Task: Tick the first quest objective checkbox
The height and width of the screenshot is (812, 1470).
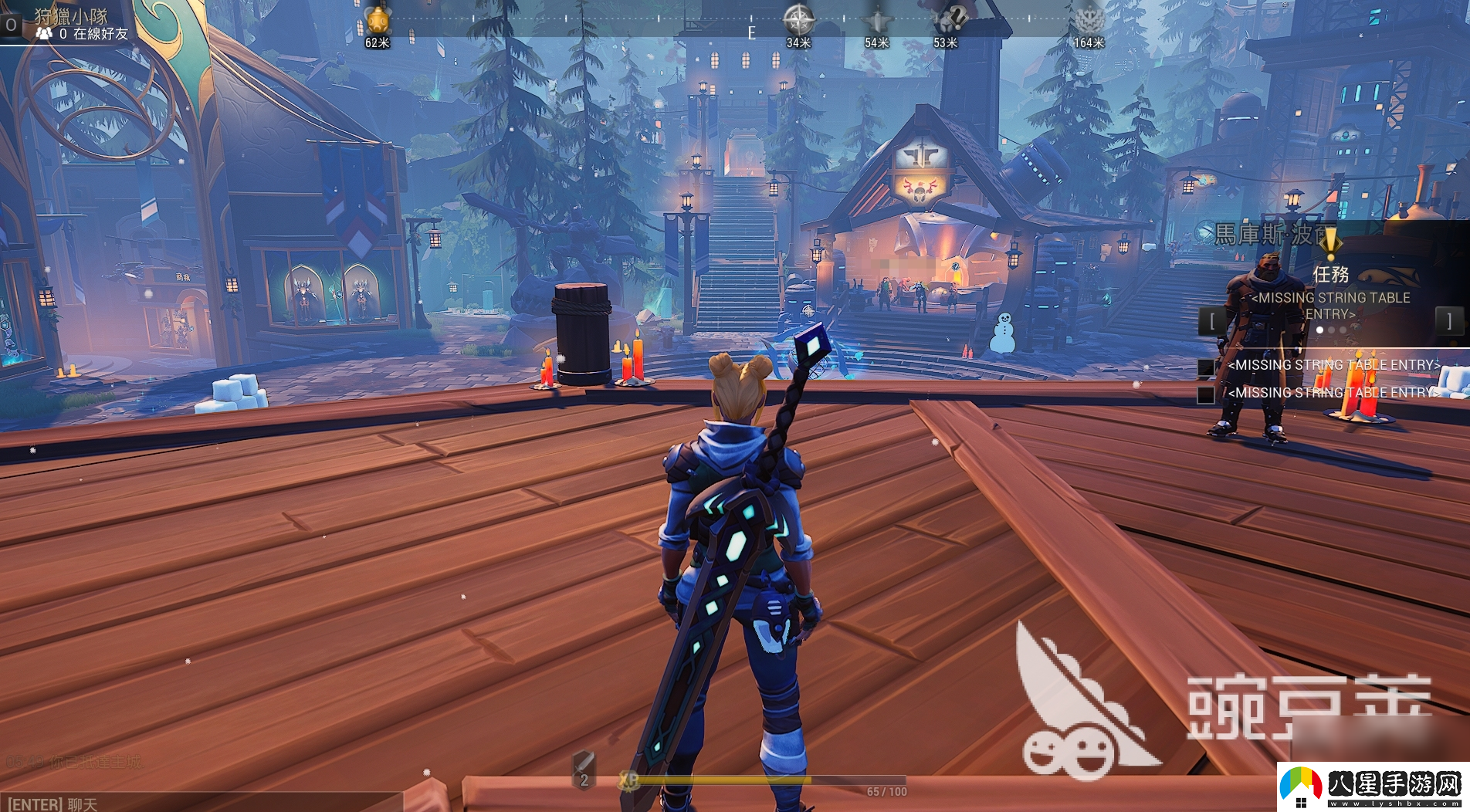Action: coord(1206,367)
